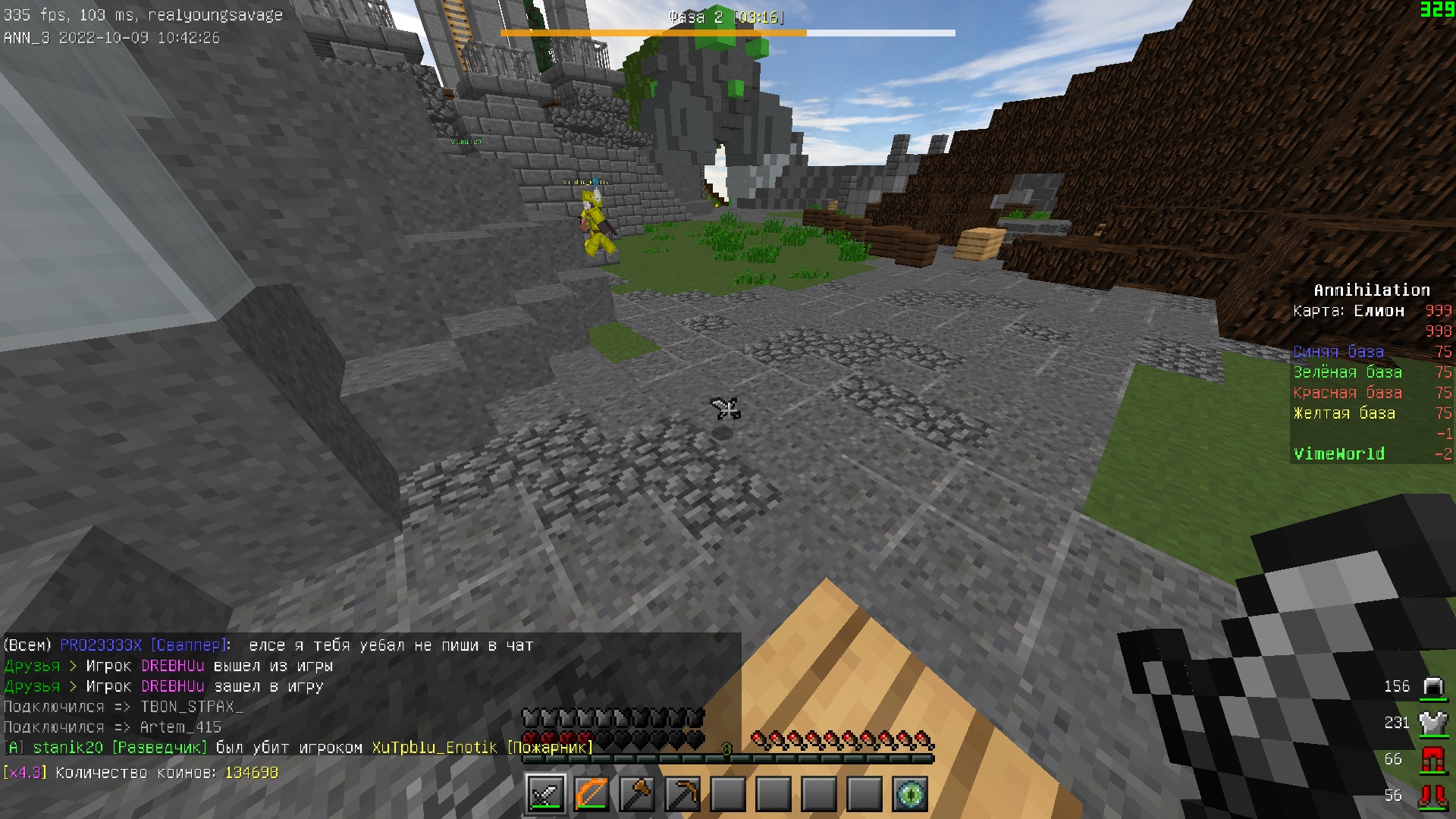Click XuTpblu_Enotik's name in kill message
The width and height of the screenshot is (1456, 819).
(434, 748)
